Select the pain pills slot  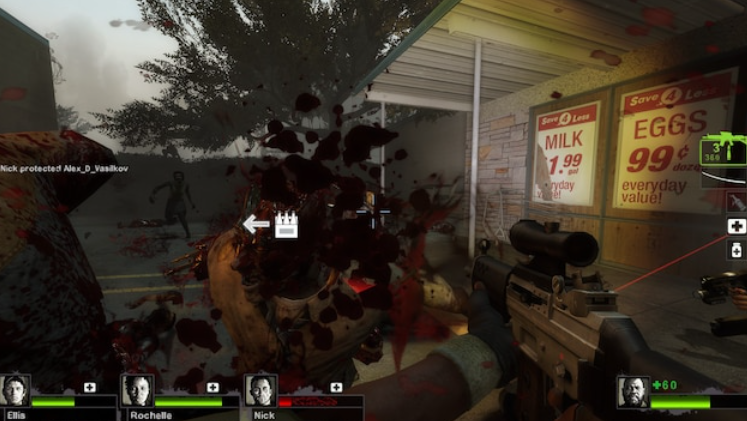(736, 250)
